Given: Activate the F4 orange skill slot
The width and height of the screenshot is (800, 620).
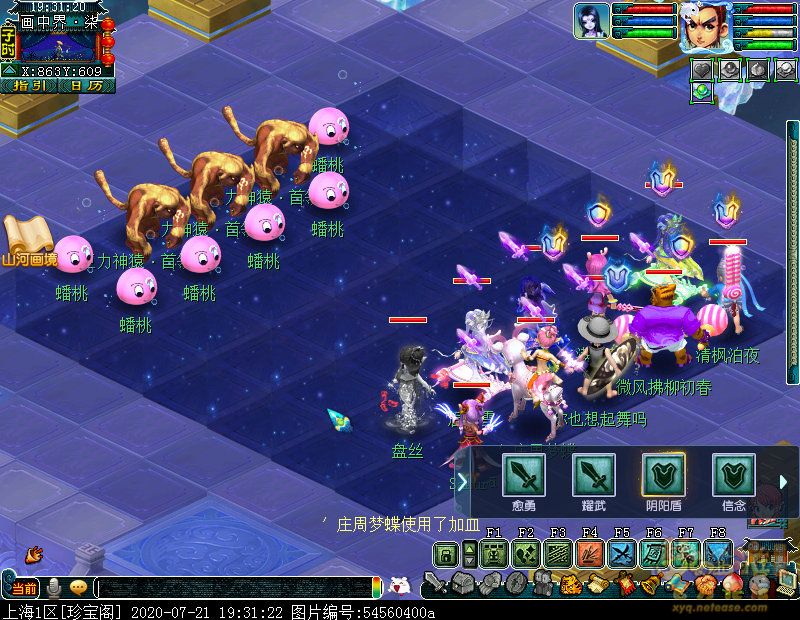Looking at the screenshot, I should (590, 554).
